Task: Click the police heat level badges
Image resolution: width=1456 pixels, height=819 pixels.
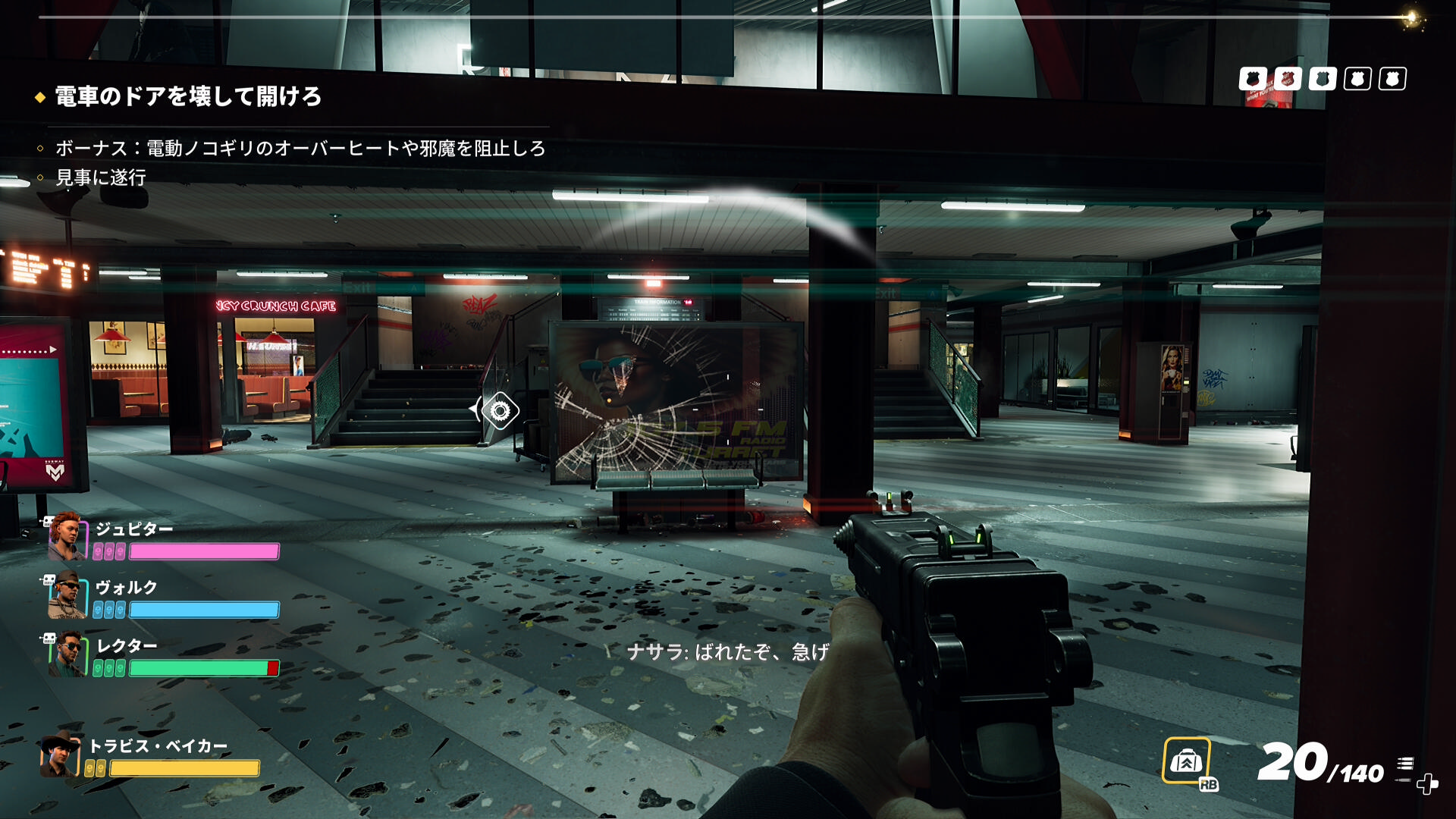Action: [1322, 79]
